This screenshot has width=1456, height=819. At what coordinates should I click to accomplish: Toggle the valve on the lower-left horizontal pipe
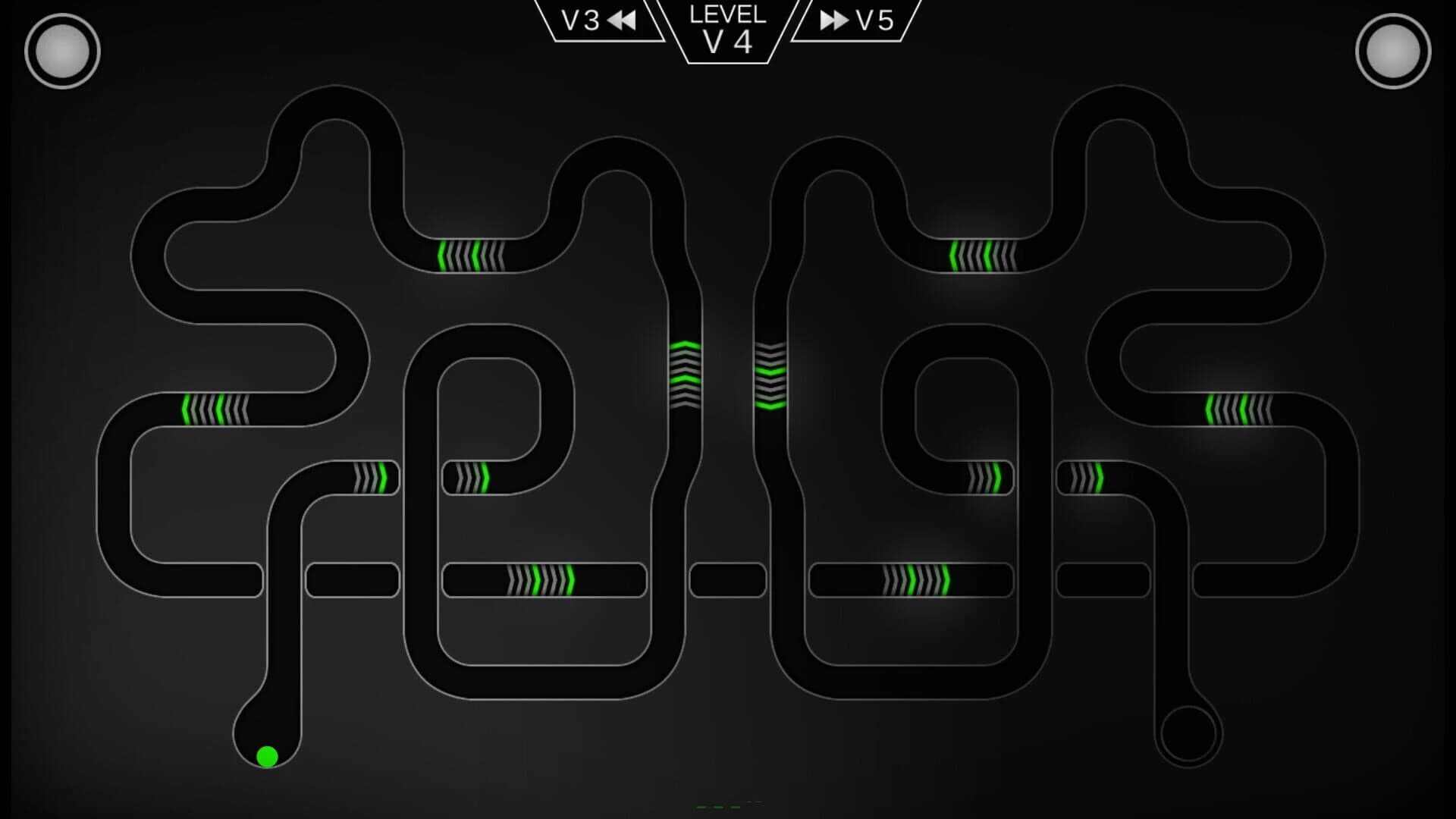(x=542, y=580)
